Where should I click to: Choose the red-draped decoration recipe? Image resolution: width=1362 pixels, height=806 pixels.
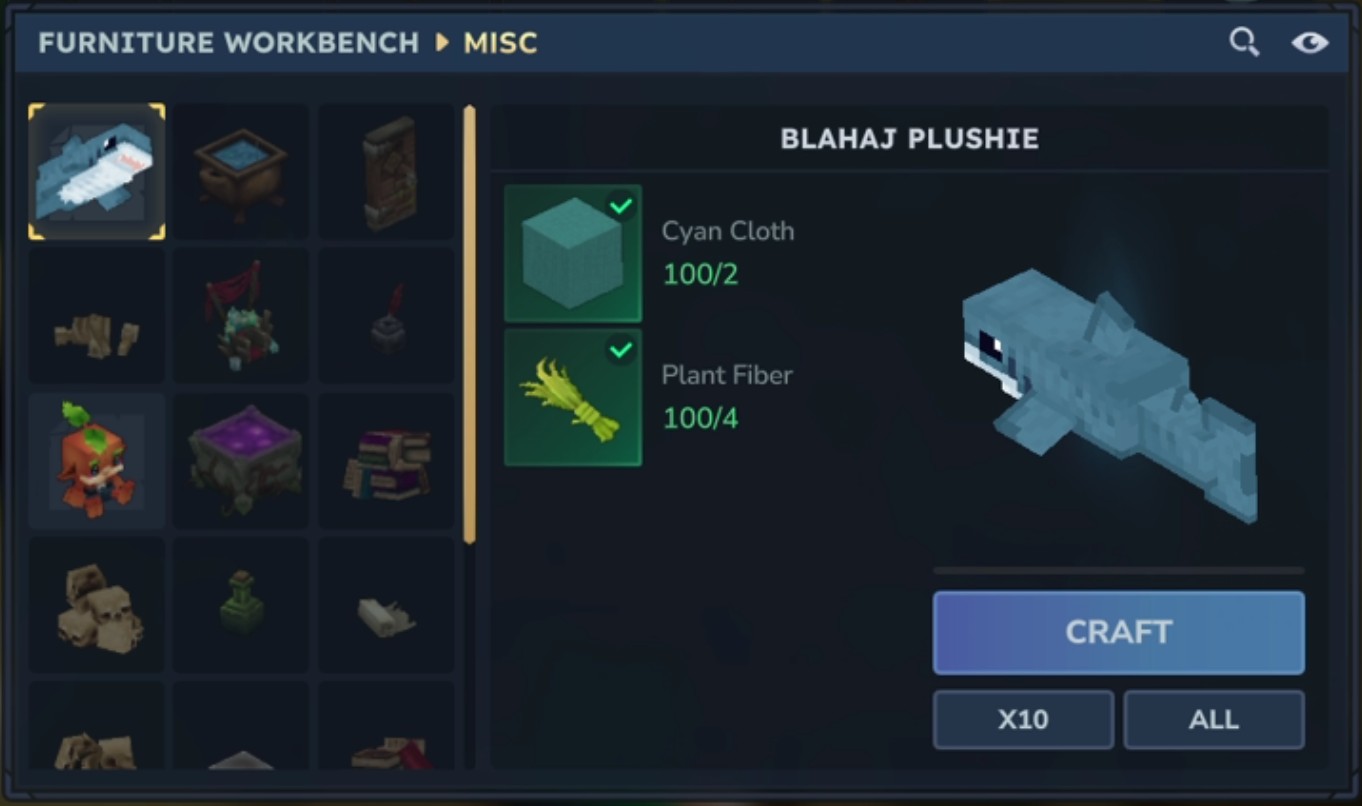click(241, 316)
